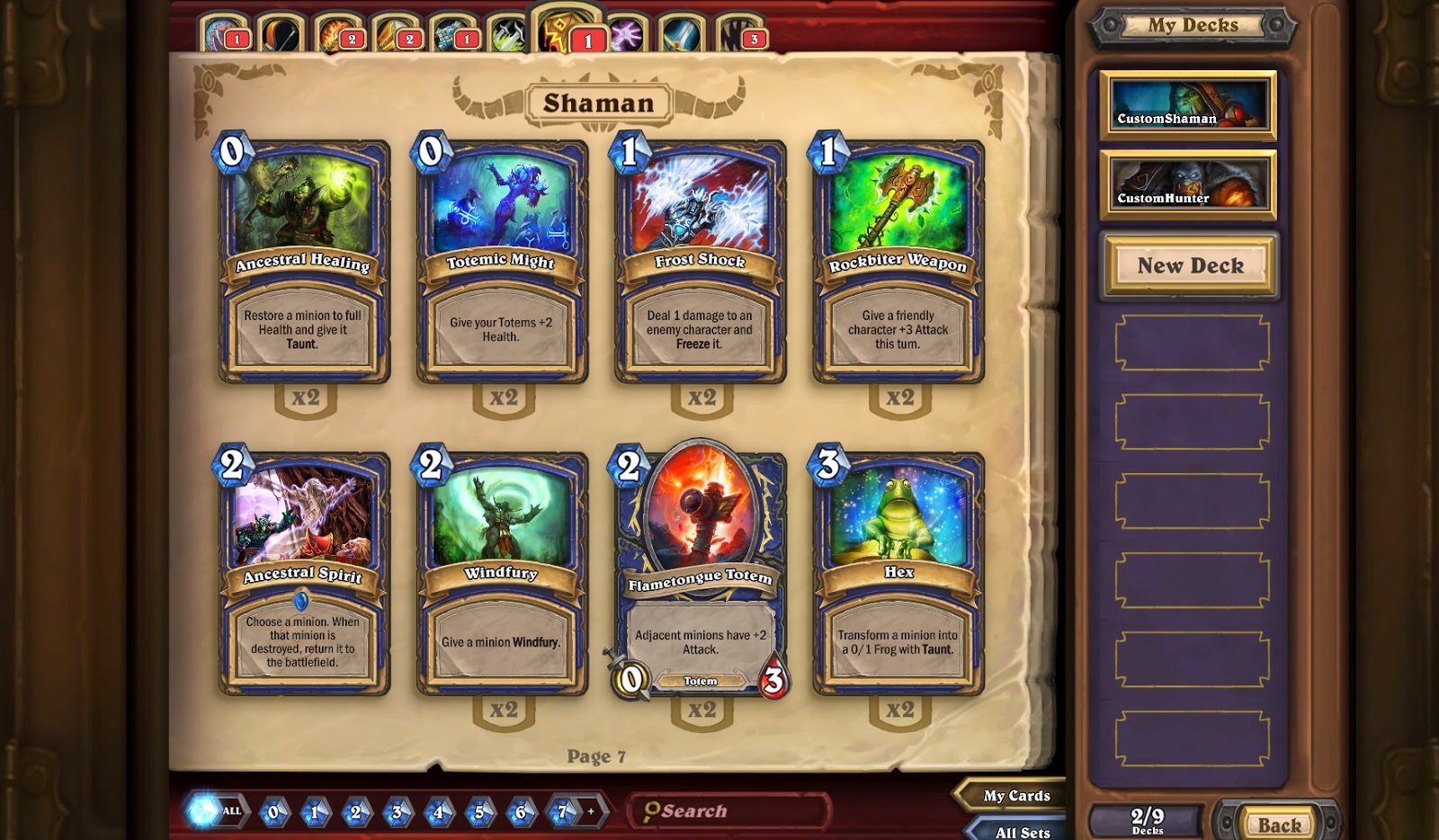Open the Neutral cards tab icon

tap(737, 29)
